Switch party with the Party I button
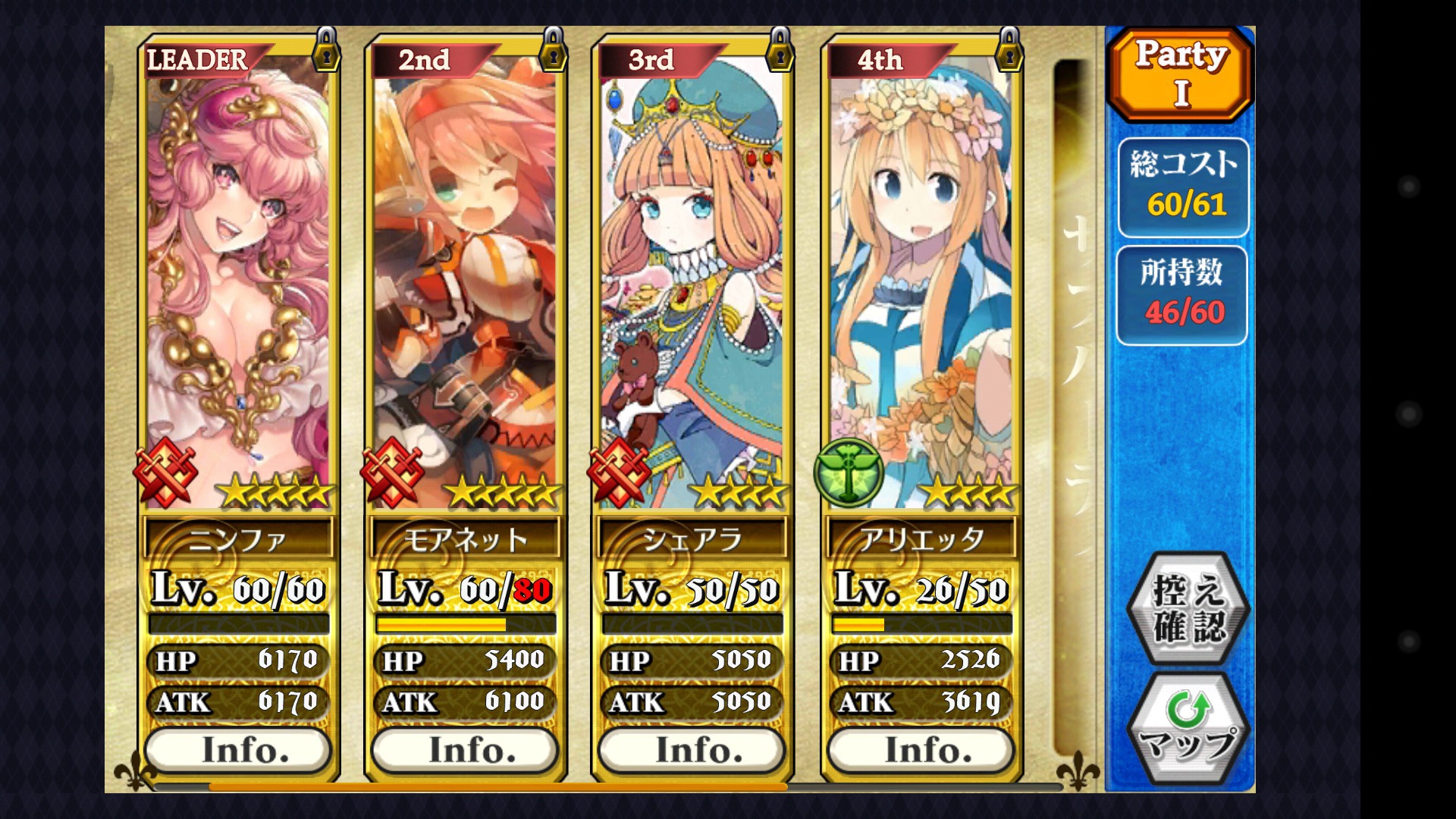Image resolution: width=1456 pixels, height=819 pixels. click(1180, 74)
